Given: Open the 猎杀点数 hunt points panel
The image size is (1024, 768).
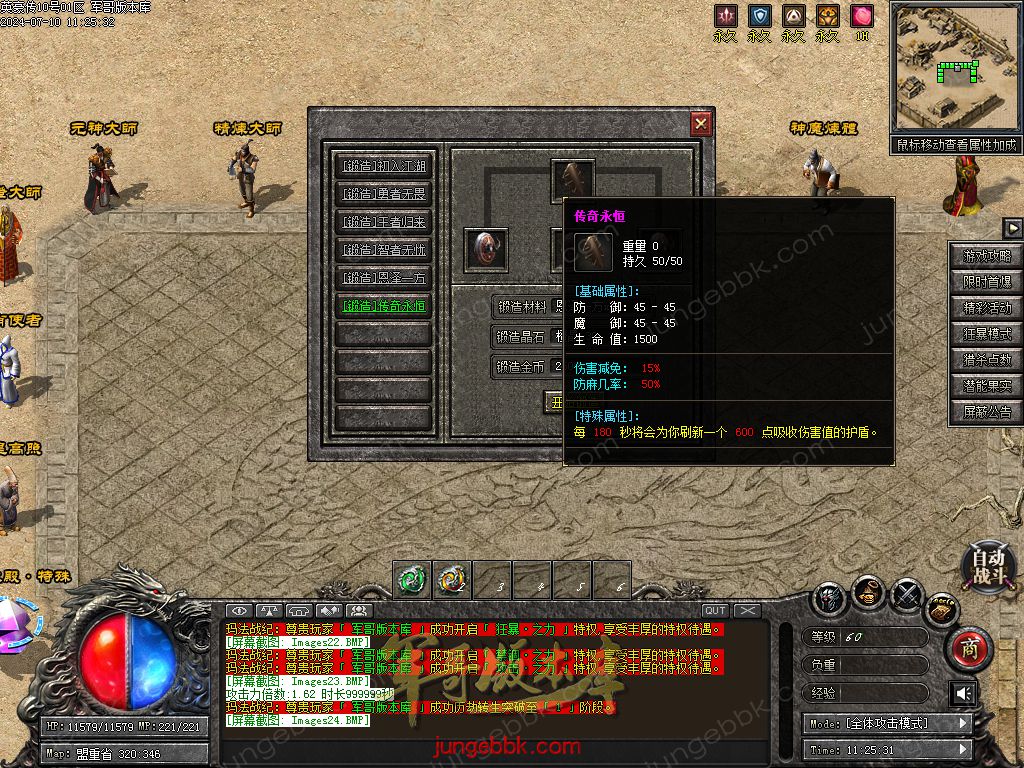Looking at the screenshot, I should pyautogui.click(x=987, y=360).
